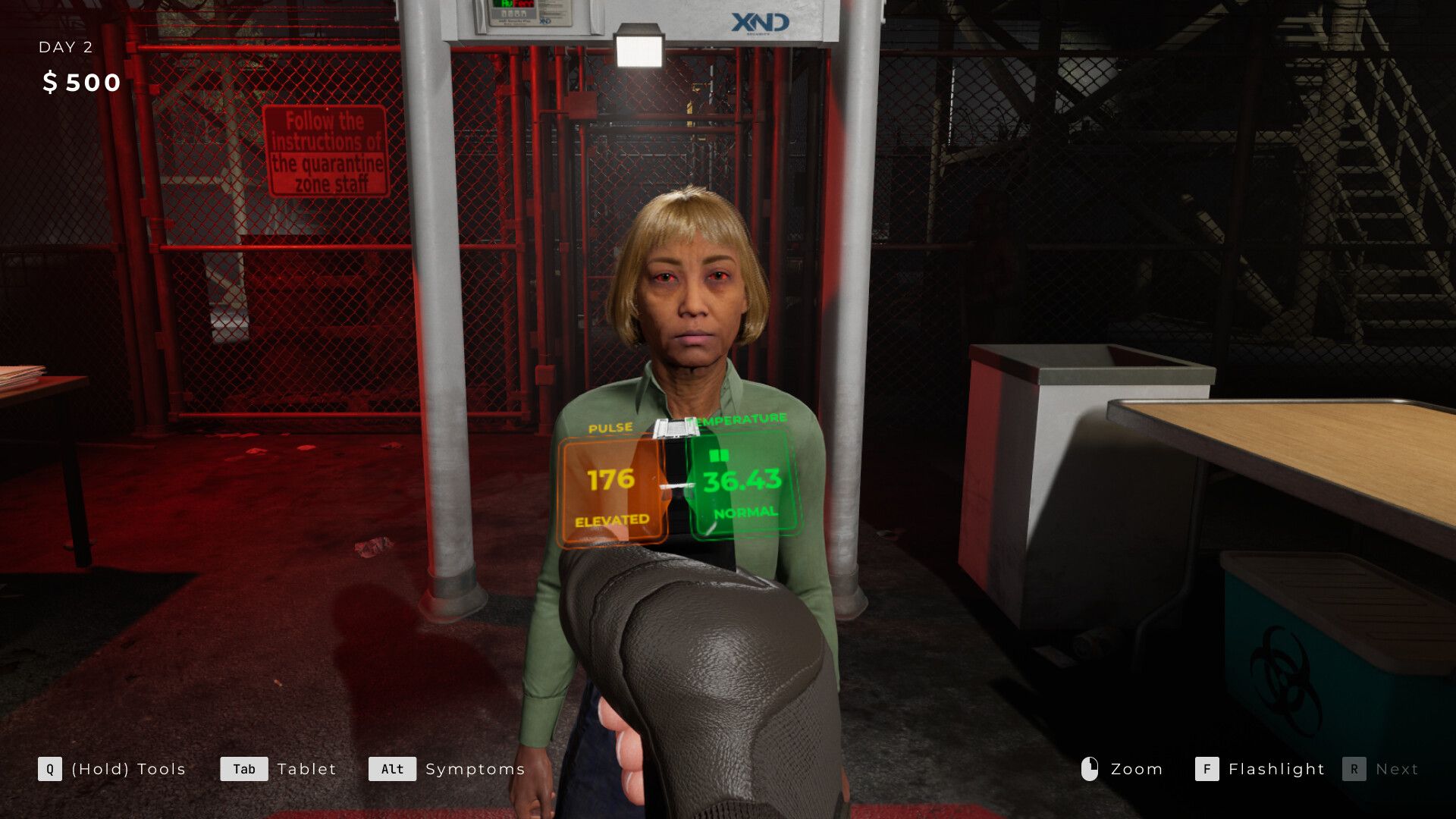Toggle the Flashlight via its hotkey prompt
Viewport: 1456px width, 819px height.
click(x=1276, y=769)
